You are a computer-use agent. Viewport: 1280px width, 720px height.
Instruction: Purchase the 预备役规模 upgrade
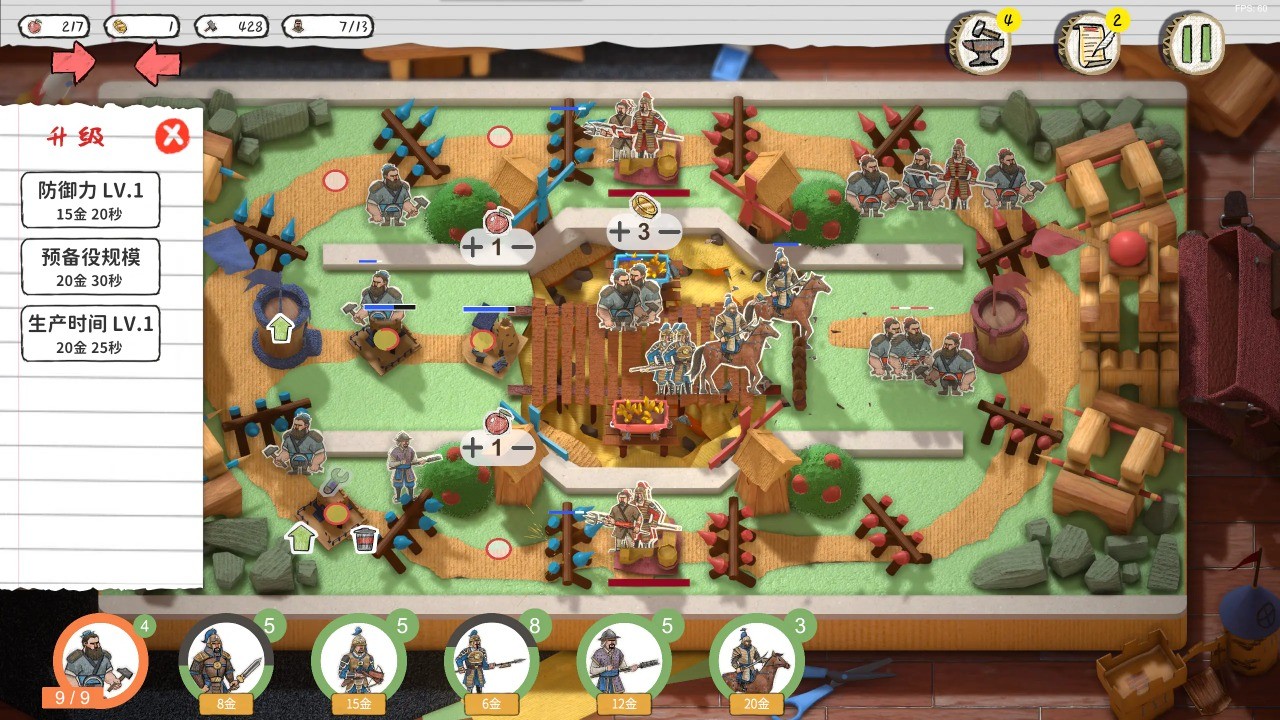click(x=91, y=266)
